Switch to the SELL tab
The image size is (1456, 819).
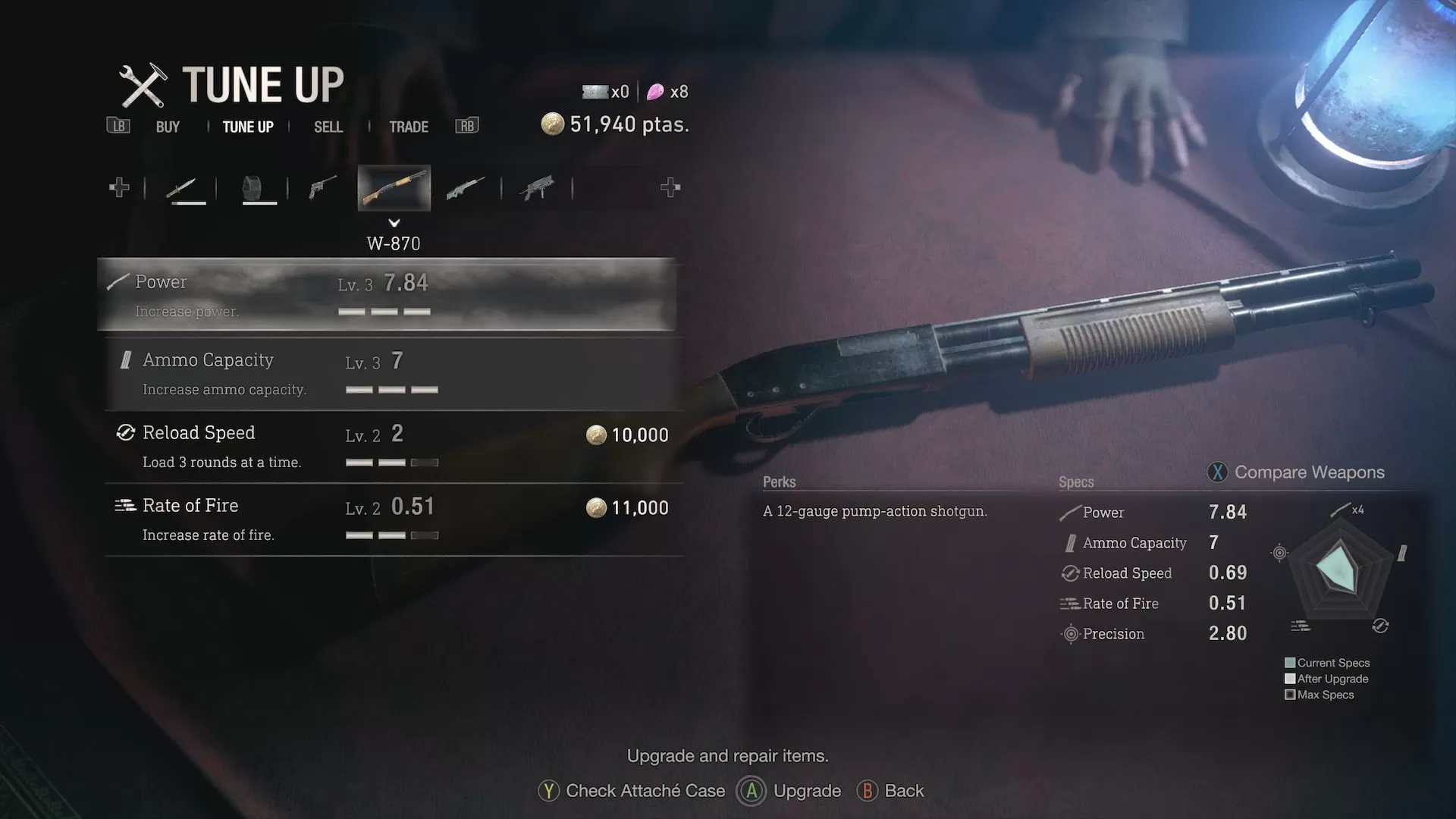pos(327,127)
